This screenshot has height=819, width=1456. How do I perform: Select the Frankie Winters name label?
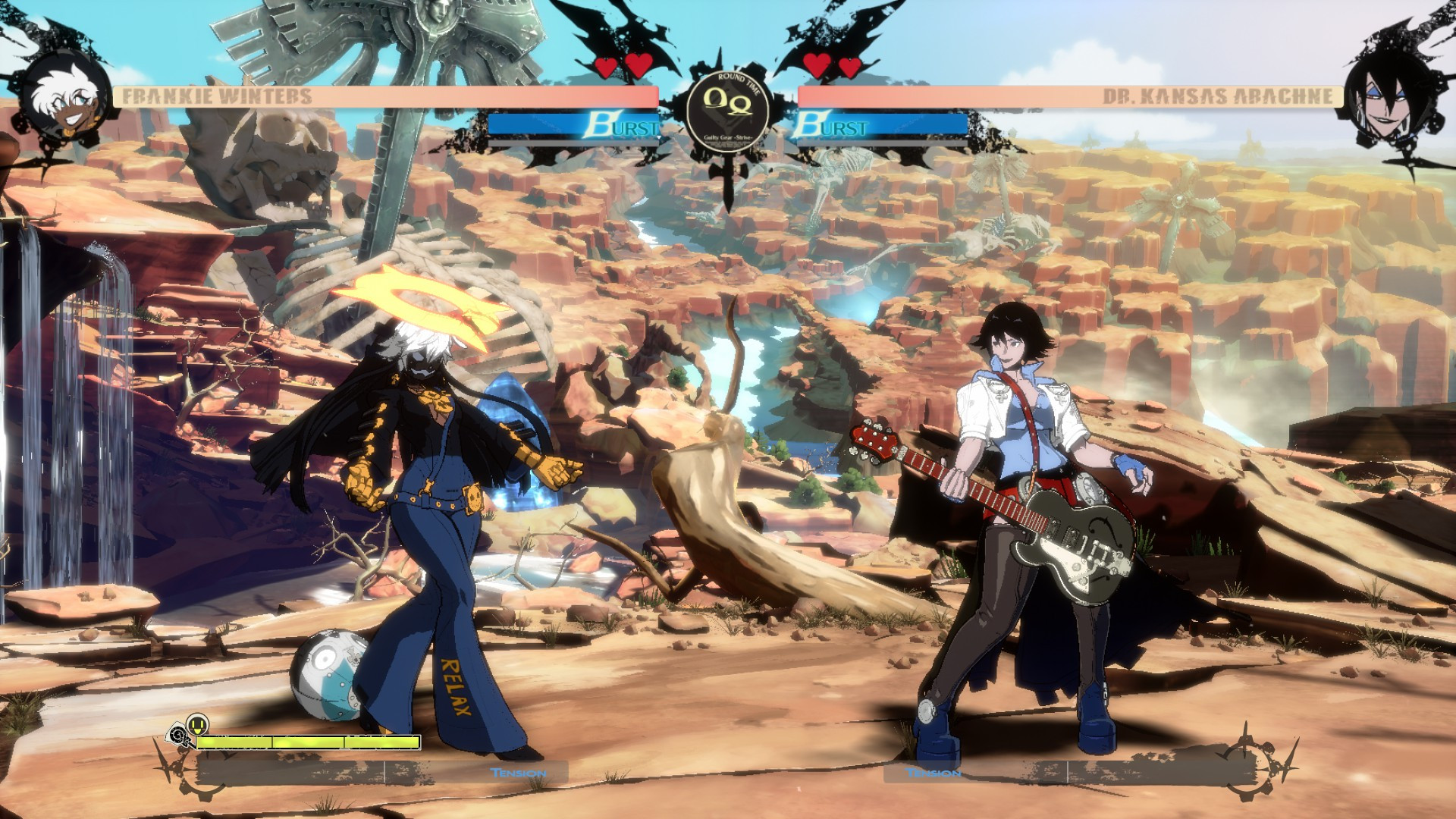click(x=215, y=95)
